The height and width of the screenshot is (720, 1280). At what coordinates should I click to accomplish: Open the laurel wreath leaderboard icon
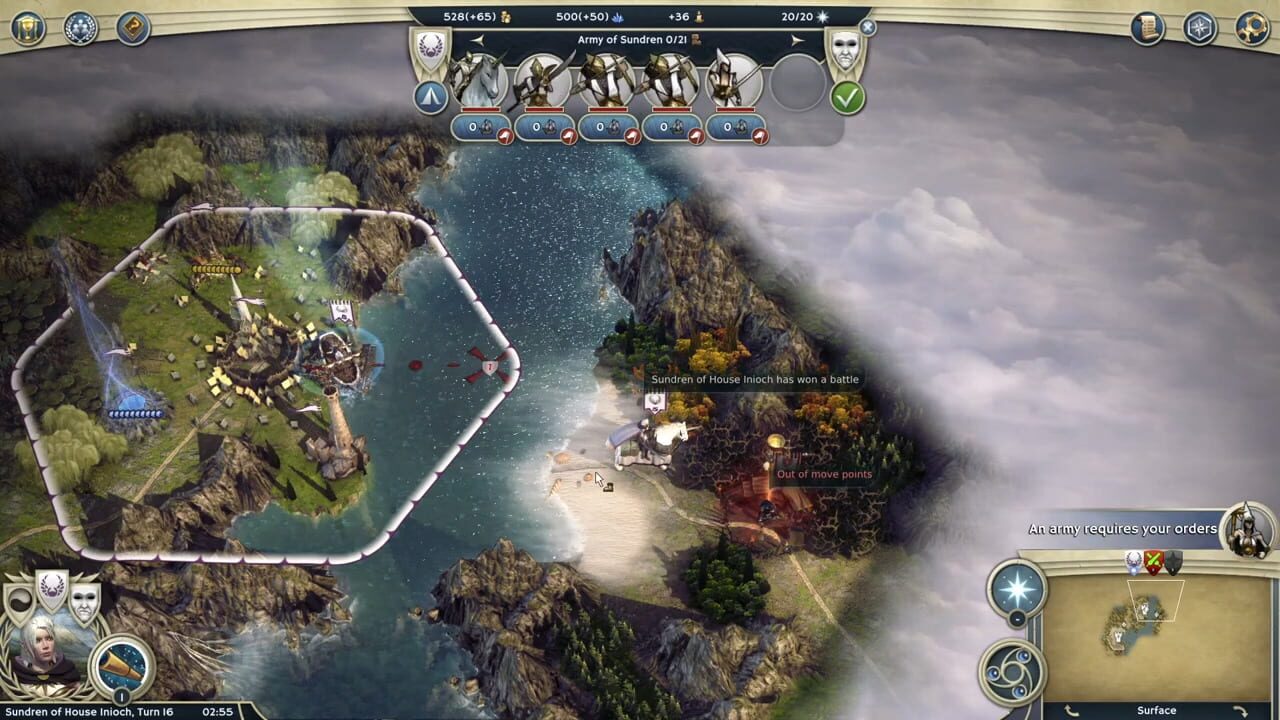[x=79, y=28]
